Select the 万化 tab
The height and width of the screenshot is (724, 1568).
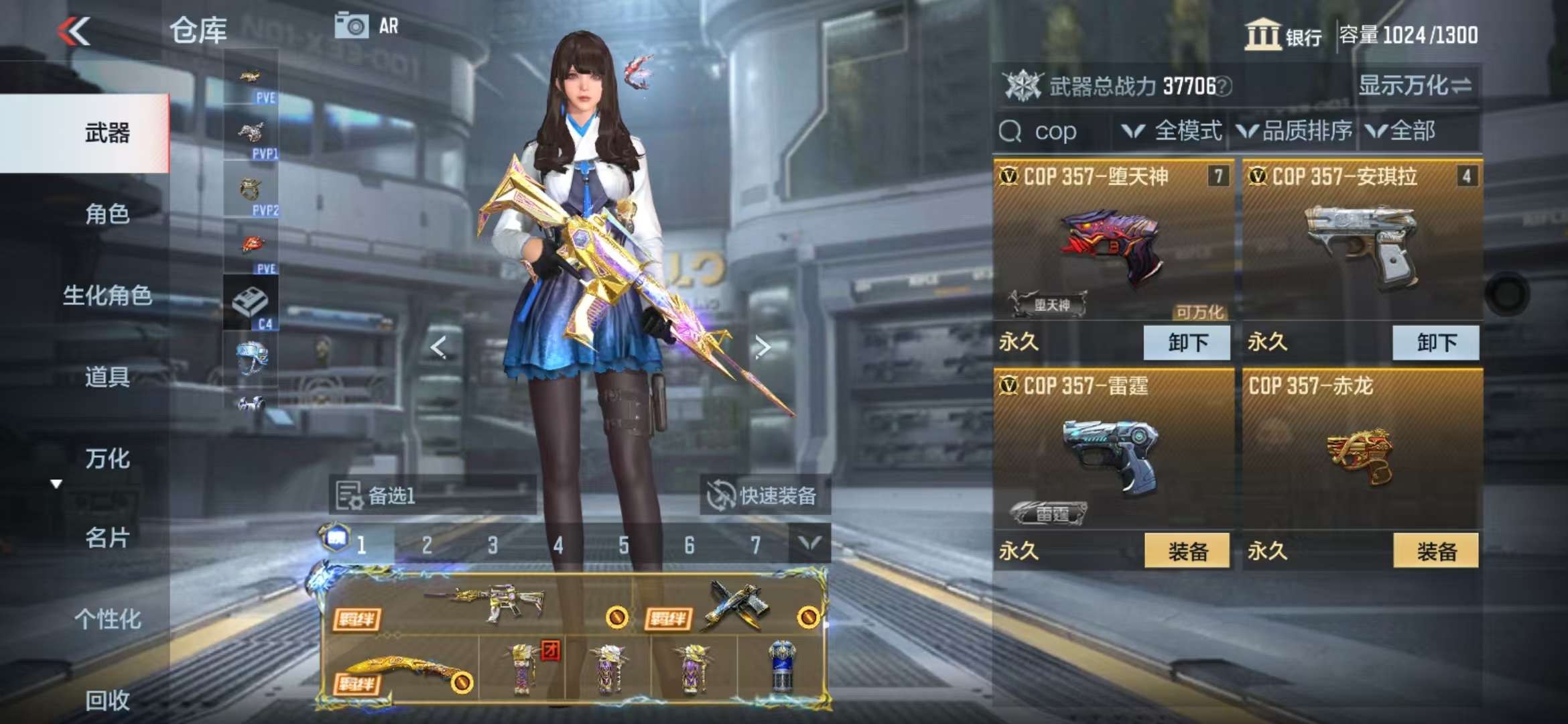tap(107, 459)
